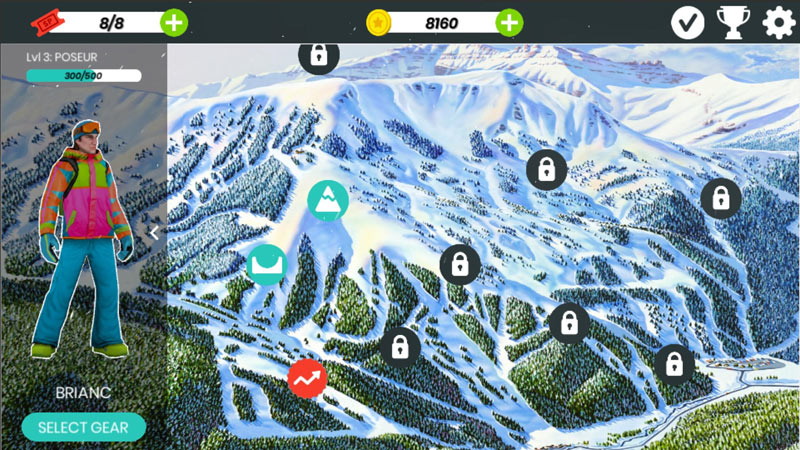Buy more coins with the green plus
This screenshot has width=800, height=450.
pyautogui.click(x=509, y=21)
